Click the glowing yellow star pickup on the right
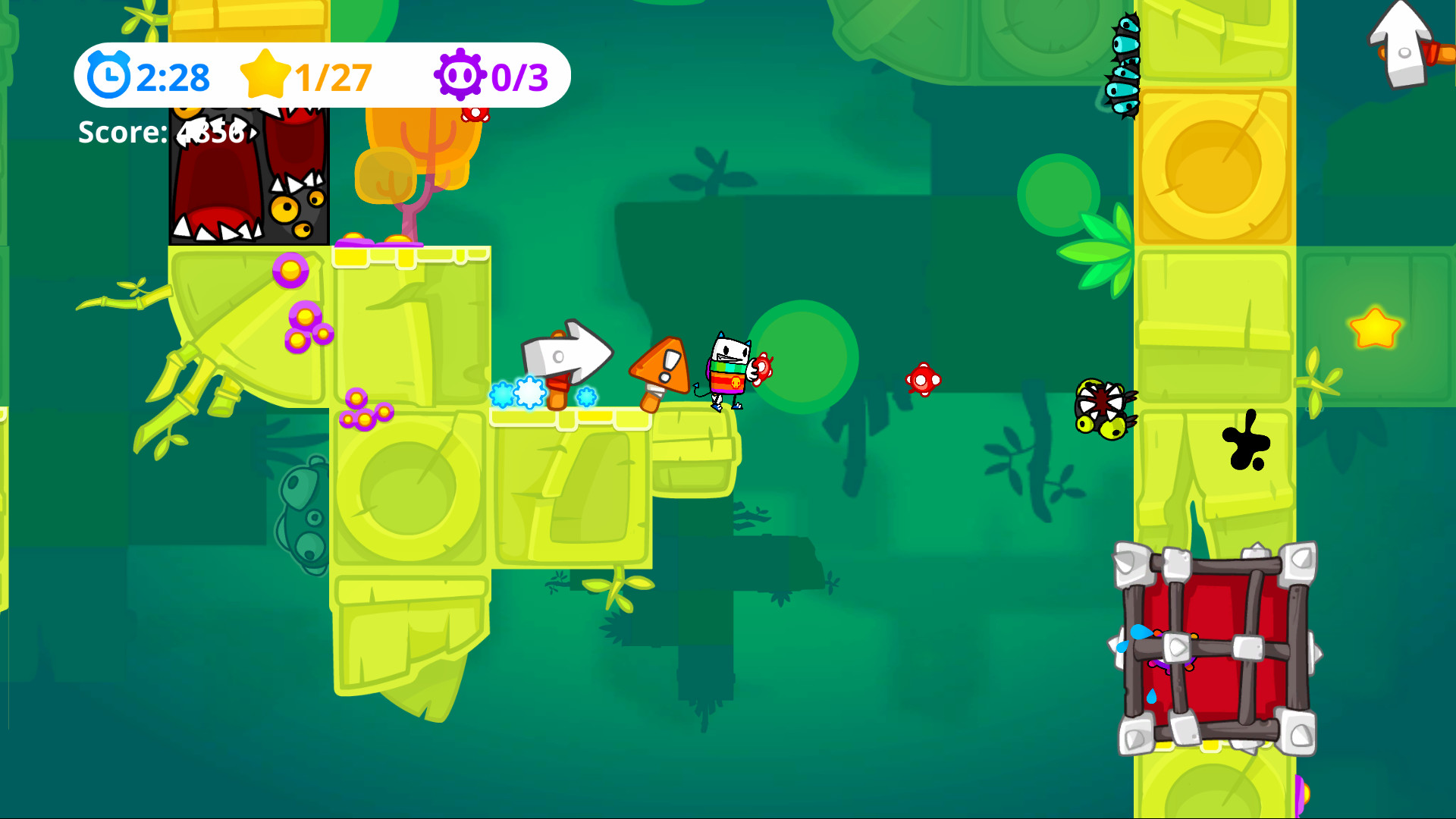The height and width of the screenshot is (819, 1456). [1376, 329]
